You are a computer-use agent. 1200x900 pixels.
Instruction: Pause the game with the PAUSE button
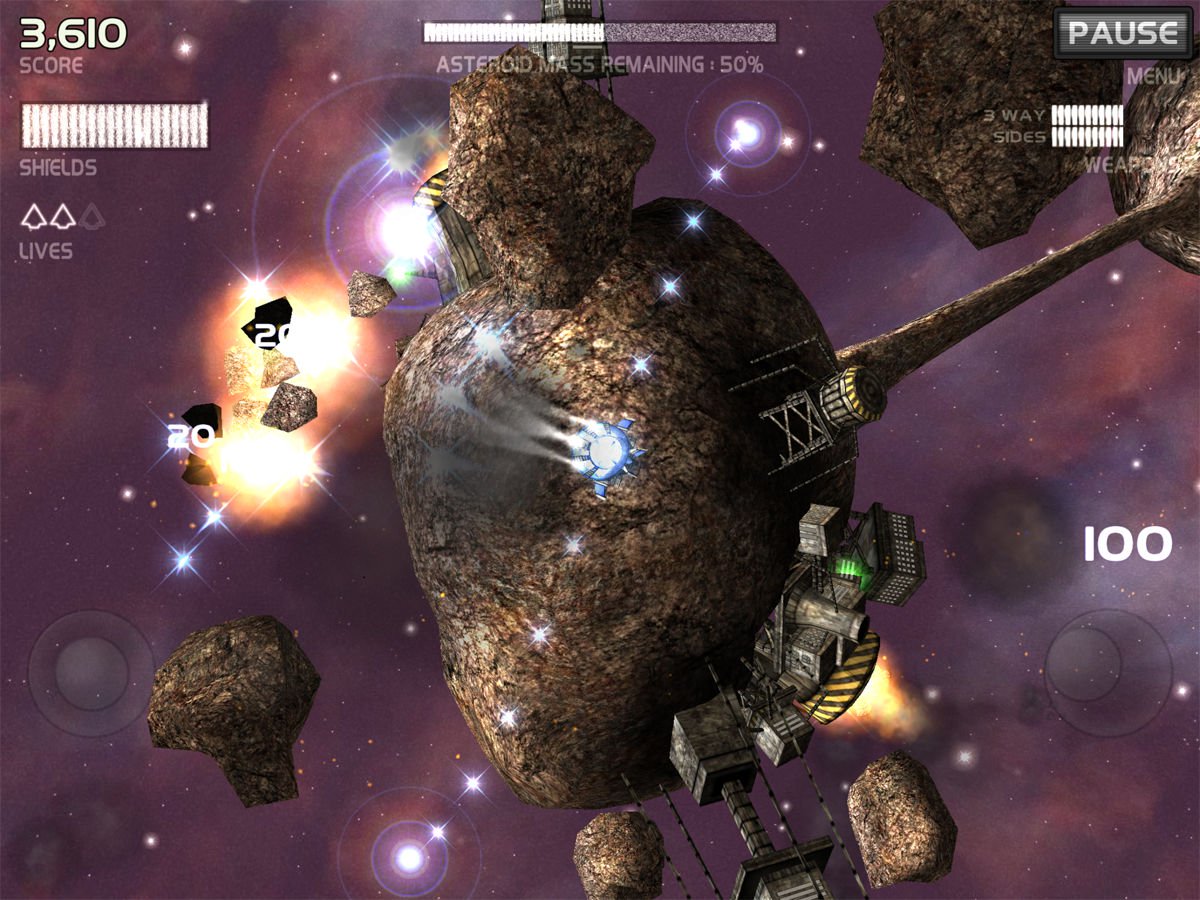pos(1122,33)
